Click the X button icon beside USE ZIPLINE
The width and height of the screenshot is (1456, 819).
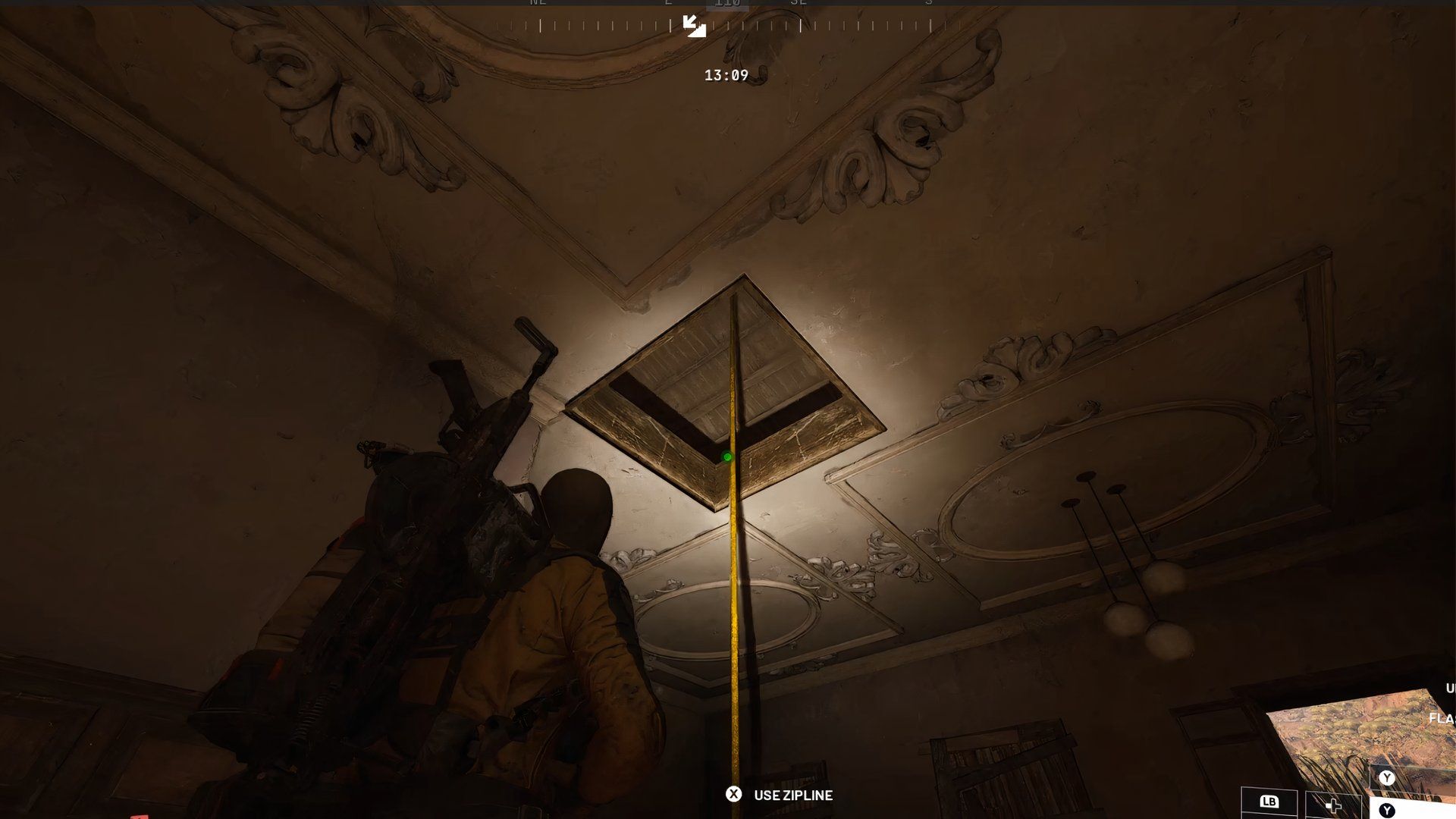pos(733,795)
